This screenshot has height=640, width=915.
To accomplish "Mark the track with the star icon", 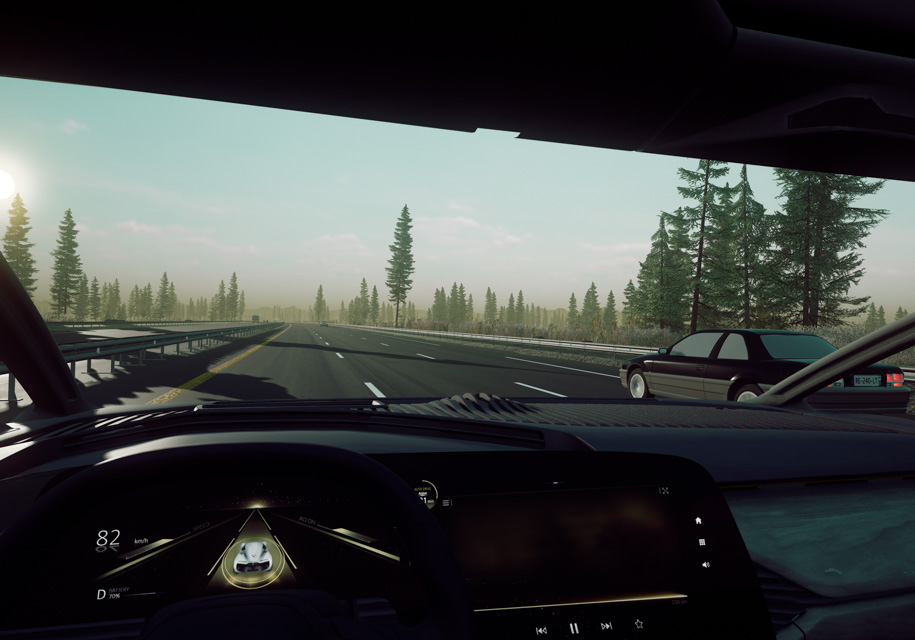I will pos(639,624).
